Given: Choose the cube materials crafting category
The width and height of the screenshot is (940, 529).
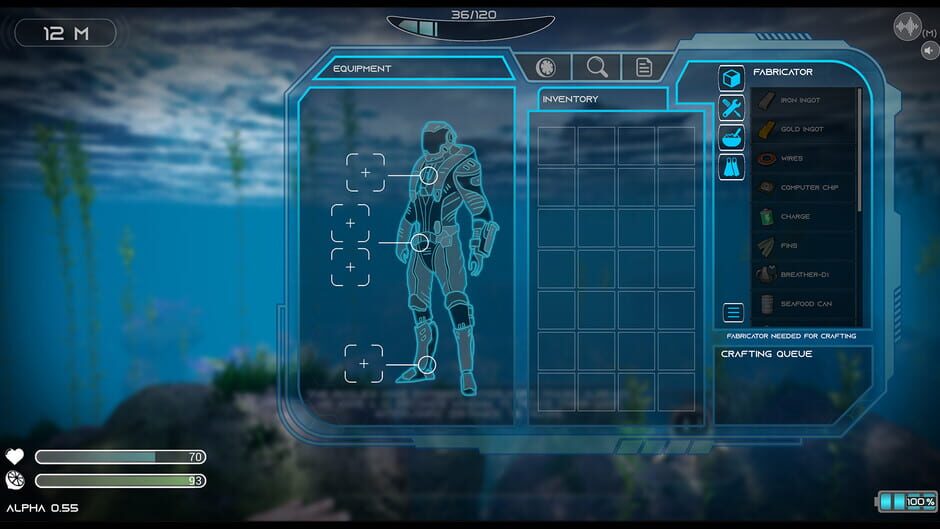Looking at the screenshot, I should pos(731,79).
